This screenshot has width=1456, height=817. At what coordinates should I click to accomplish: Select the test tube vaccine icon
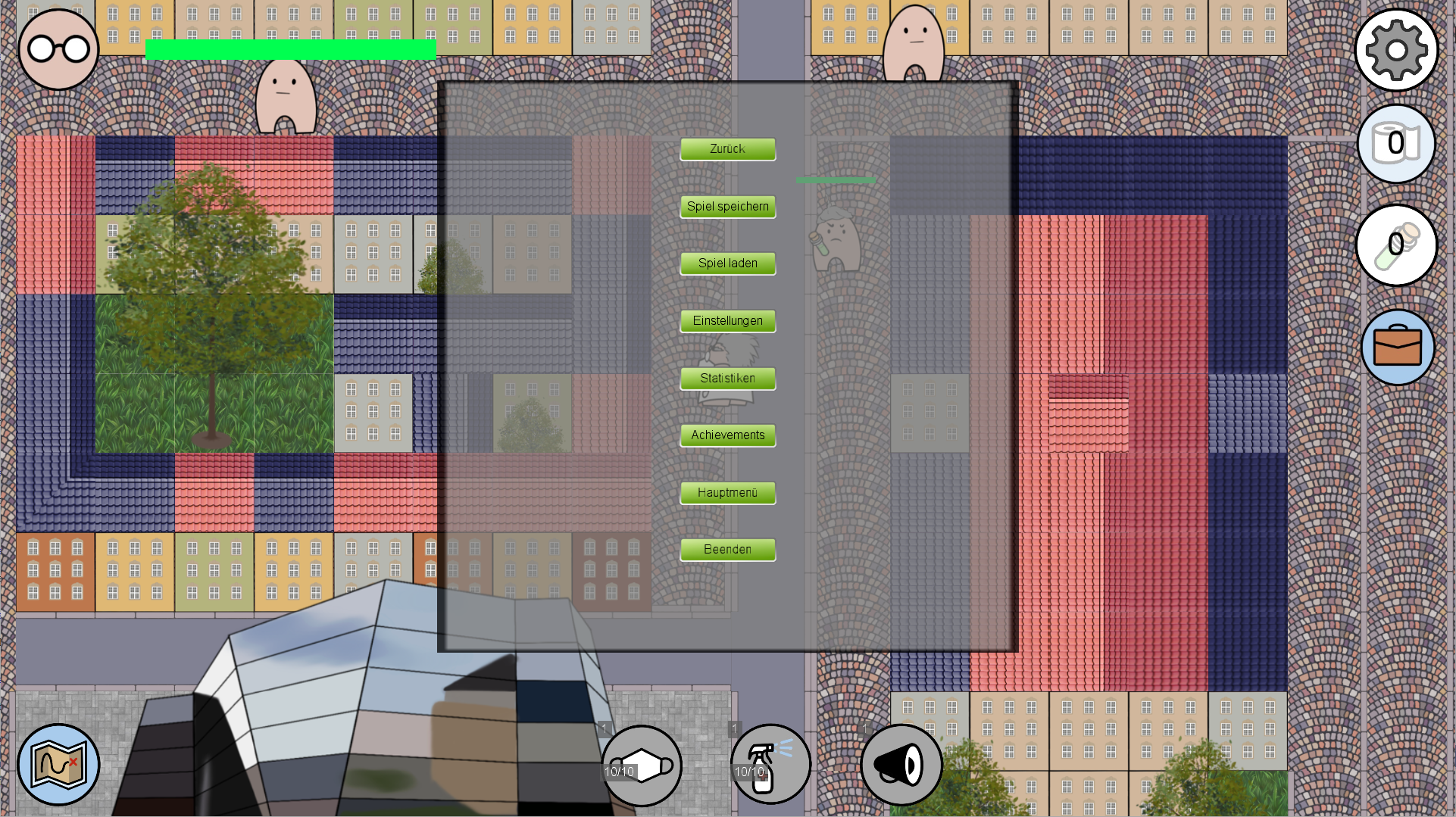[1396, 245]
